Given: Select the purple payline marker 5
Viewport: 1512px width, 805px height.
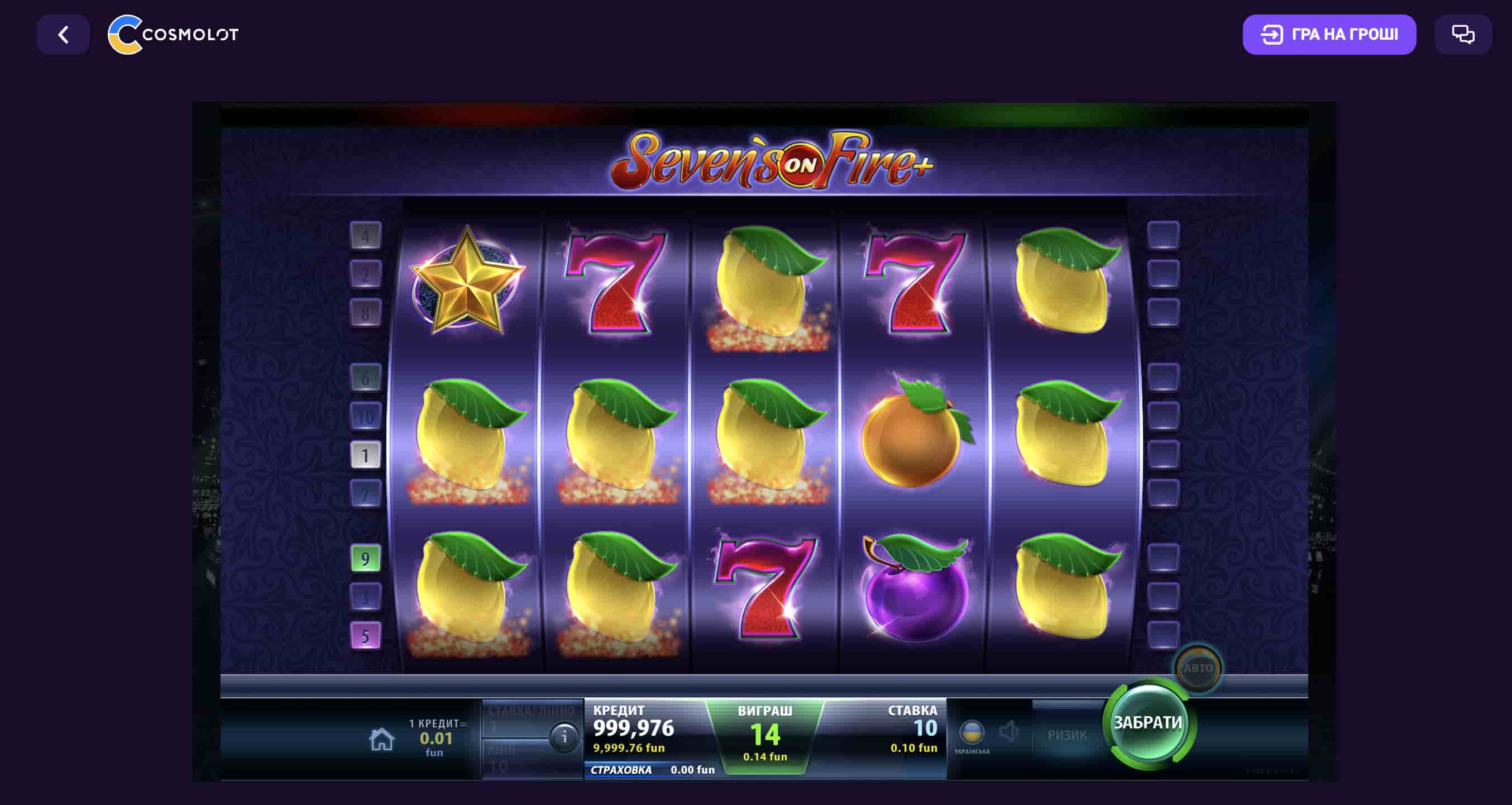Looking at the screenshot, I should (x=365, y=636).
